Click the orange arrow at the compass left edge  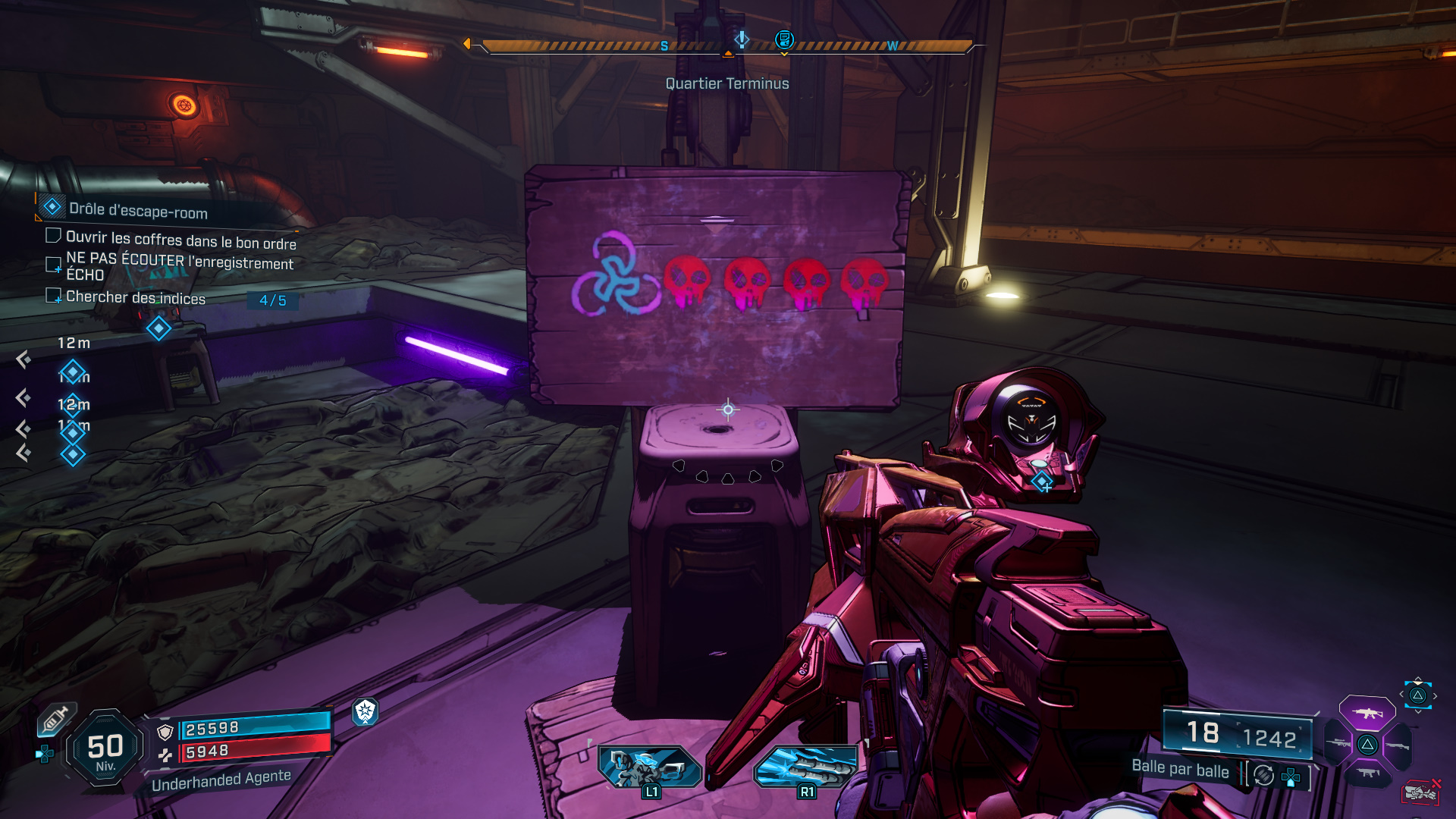click(469, 43)
